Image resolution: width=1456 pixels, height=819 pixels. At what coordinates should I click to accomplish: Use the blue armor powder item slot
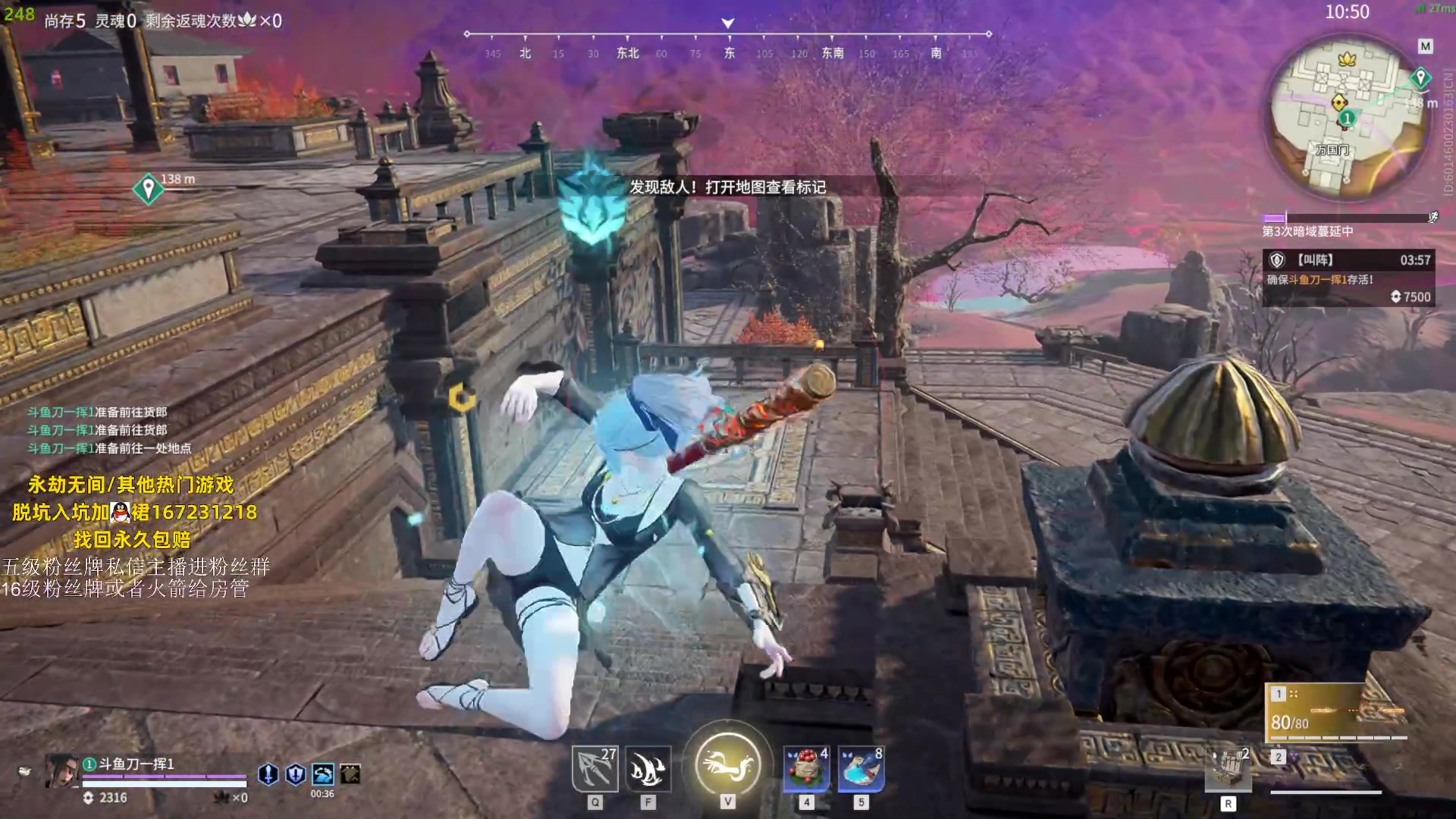coord(861,769)
